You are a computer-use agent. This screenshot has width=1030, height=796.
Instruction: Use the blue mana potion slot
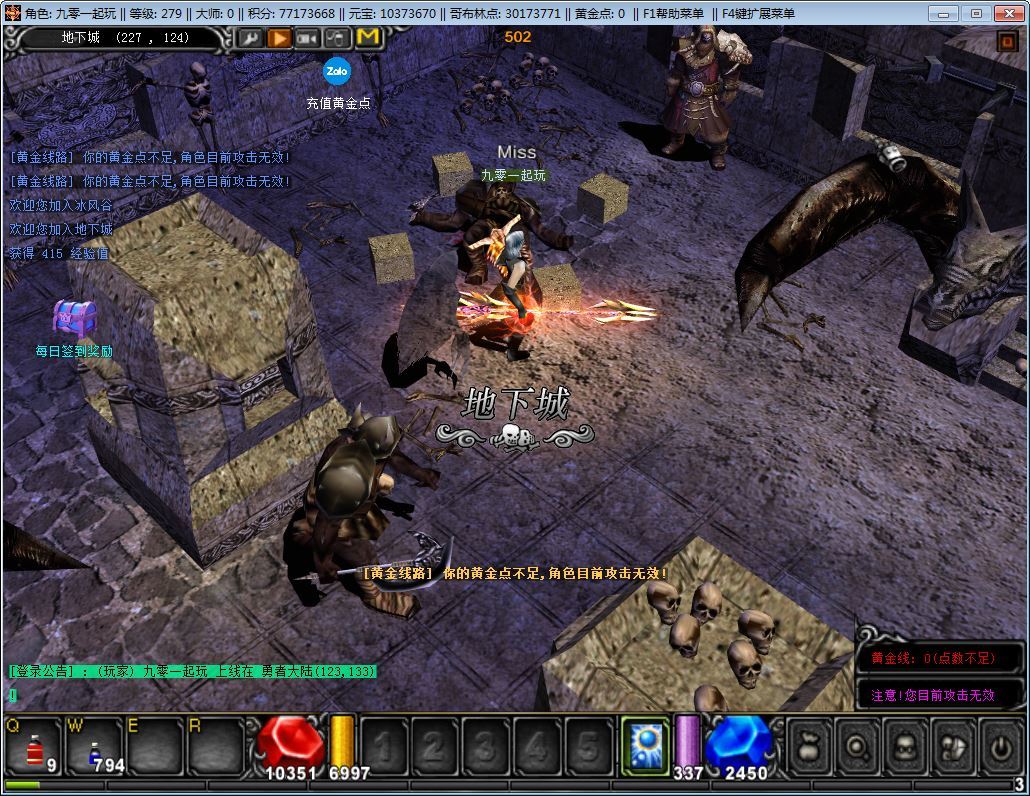tap(94, 747)
